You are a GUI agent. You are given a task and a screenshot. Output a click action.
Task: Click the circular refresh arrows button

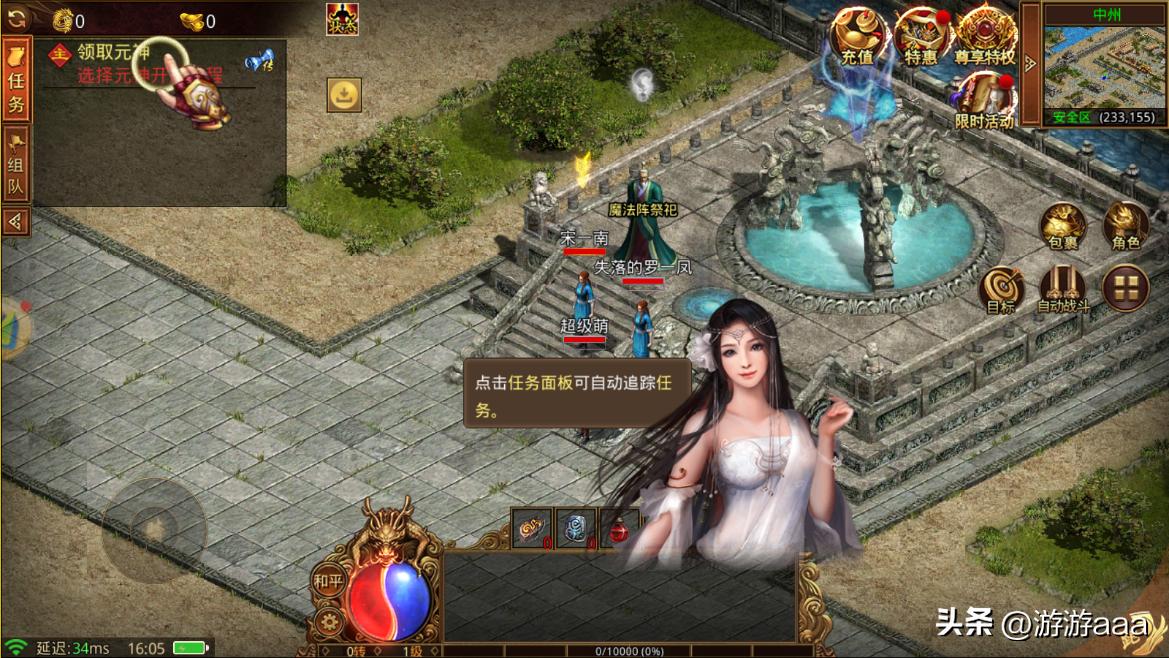(16, 17)
